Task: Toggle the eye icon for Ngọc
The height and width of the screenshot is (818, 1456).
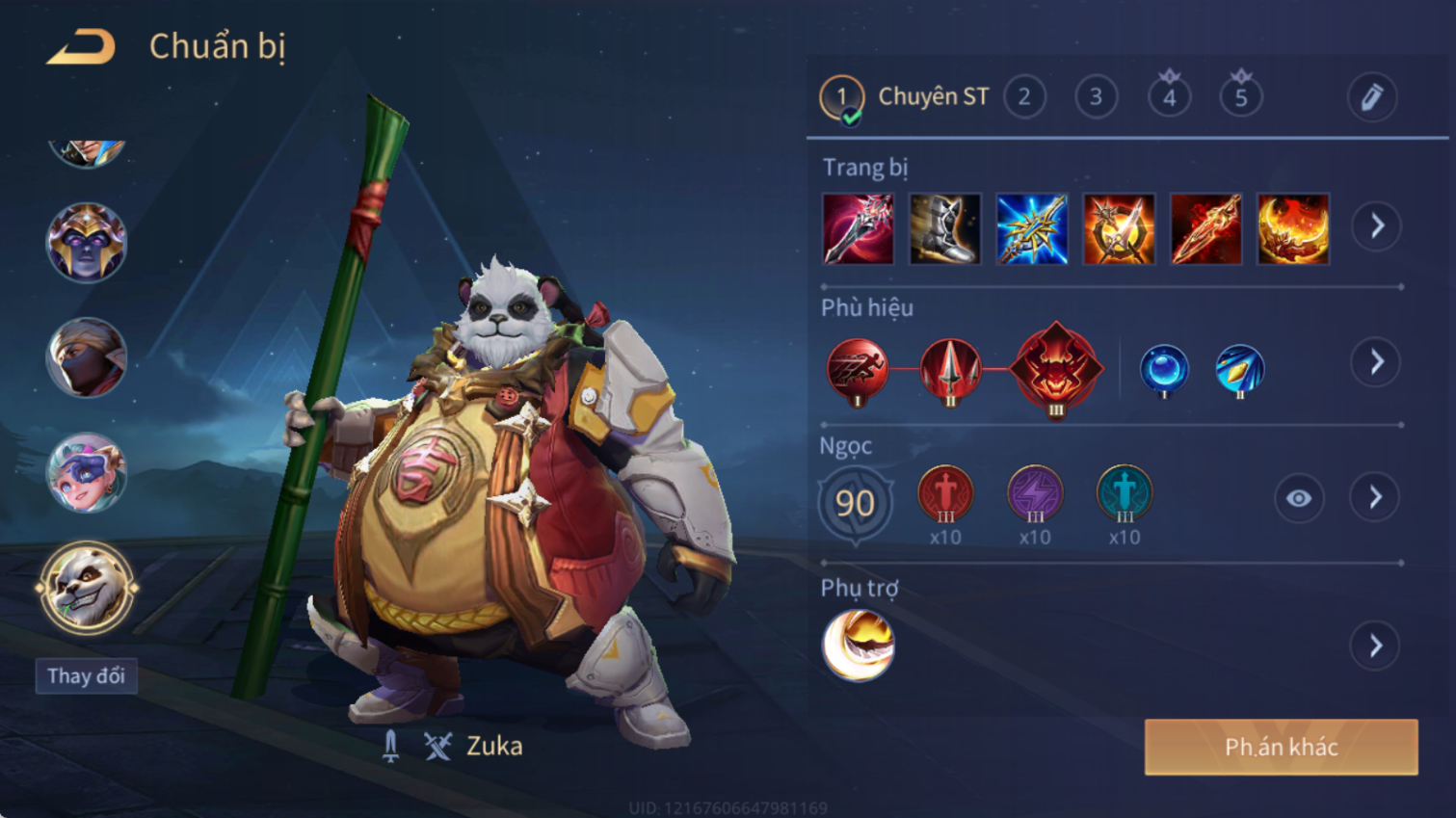Action: click(x=1298, y=498)
